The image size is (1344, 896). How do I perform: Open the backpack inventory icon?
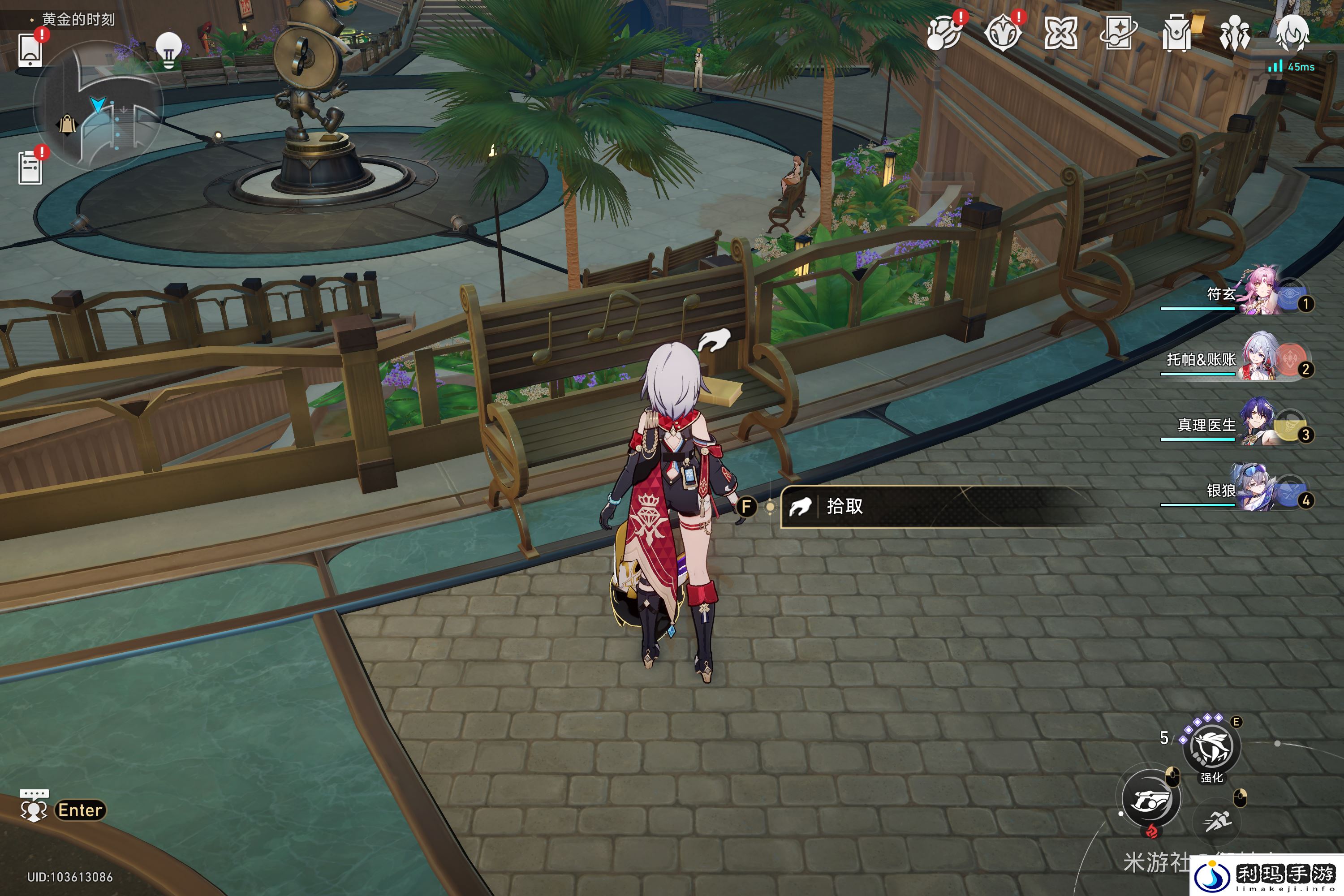[x=1177, y=33]
